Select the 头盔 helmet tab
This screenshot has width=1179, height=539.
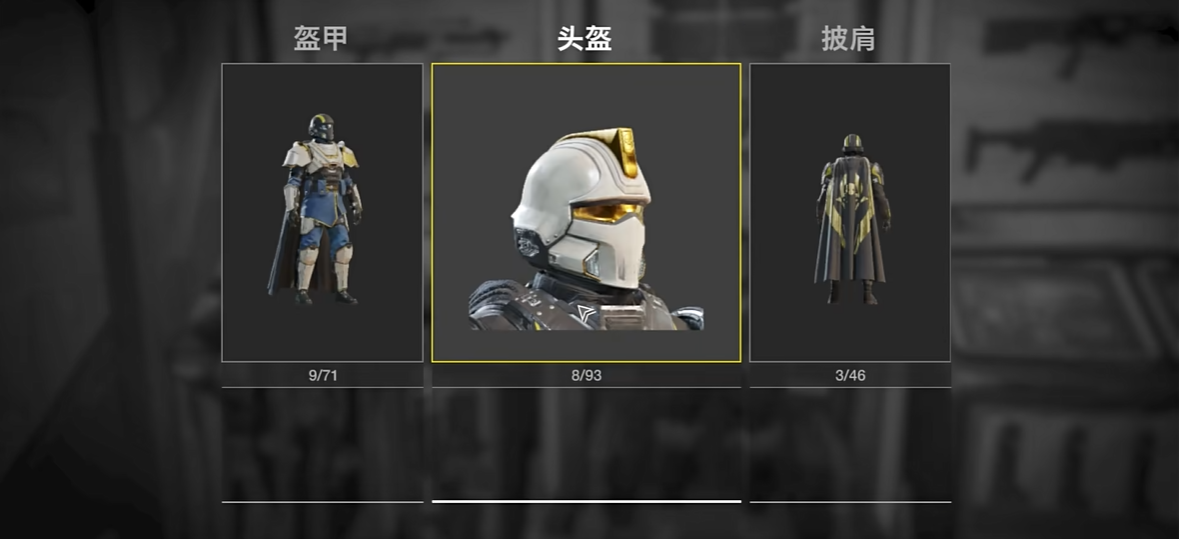click(x=584, y=39)
